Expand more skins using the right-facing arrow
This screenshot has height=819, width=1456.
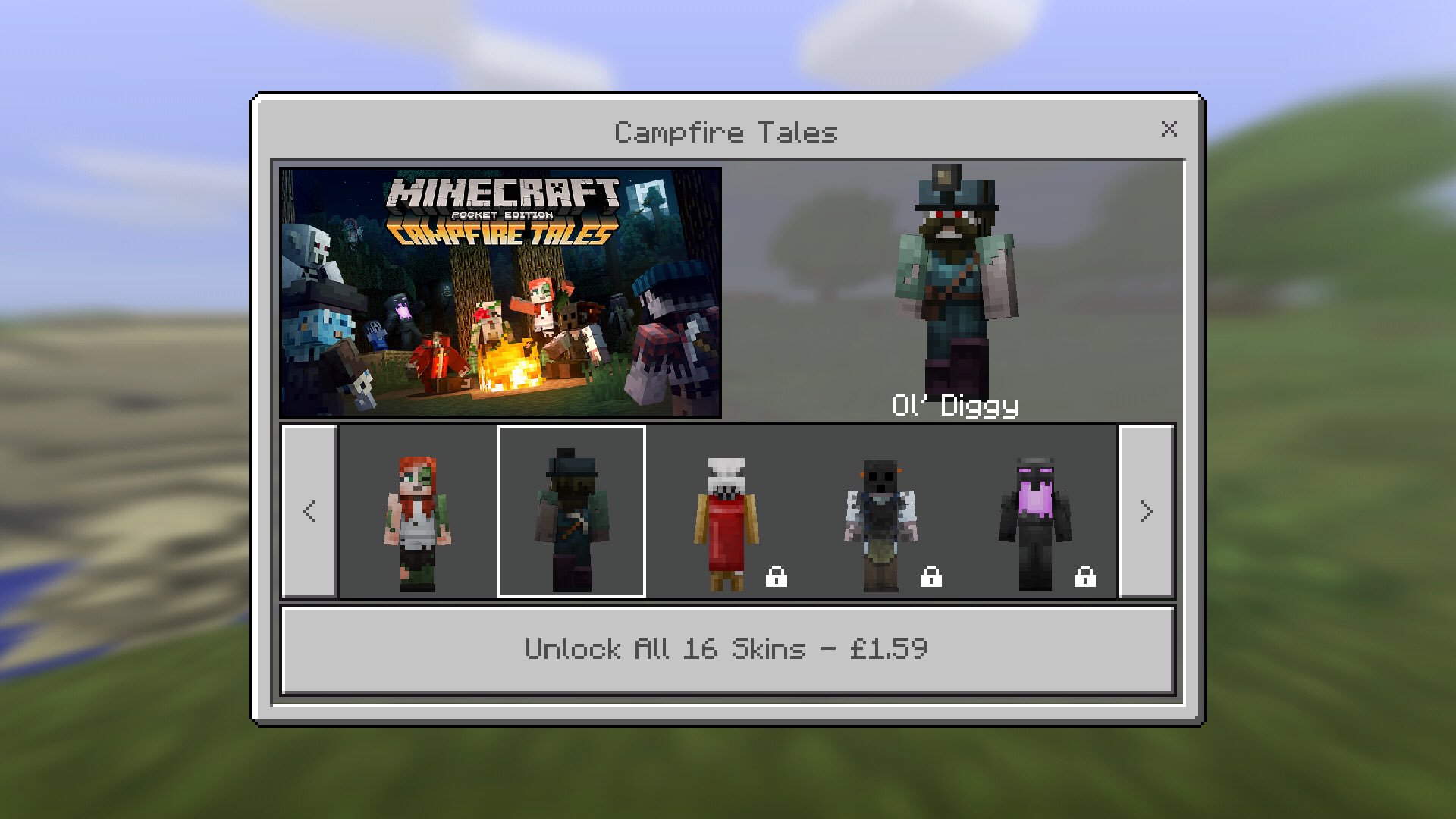click(1147, 510)
